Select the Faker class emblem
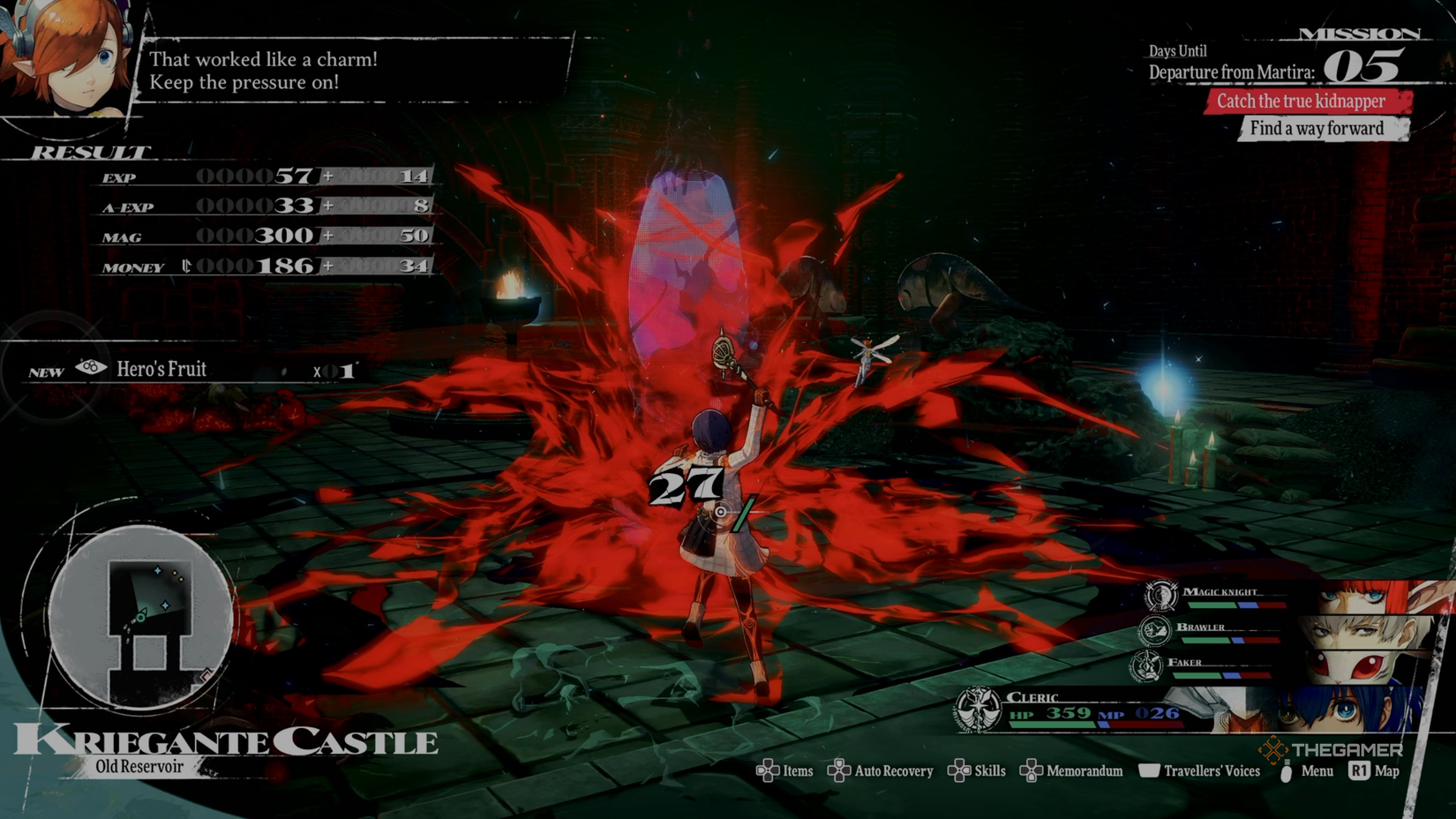1456x819 pixels. (x=1145, y=665)
